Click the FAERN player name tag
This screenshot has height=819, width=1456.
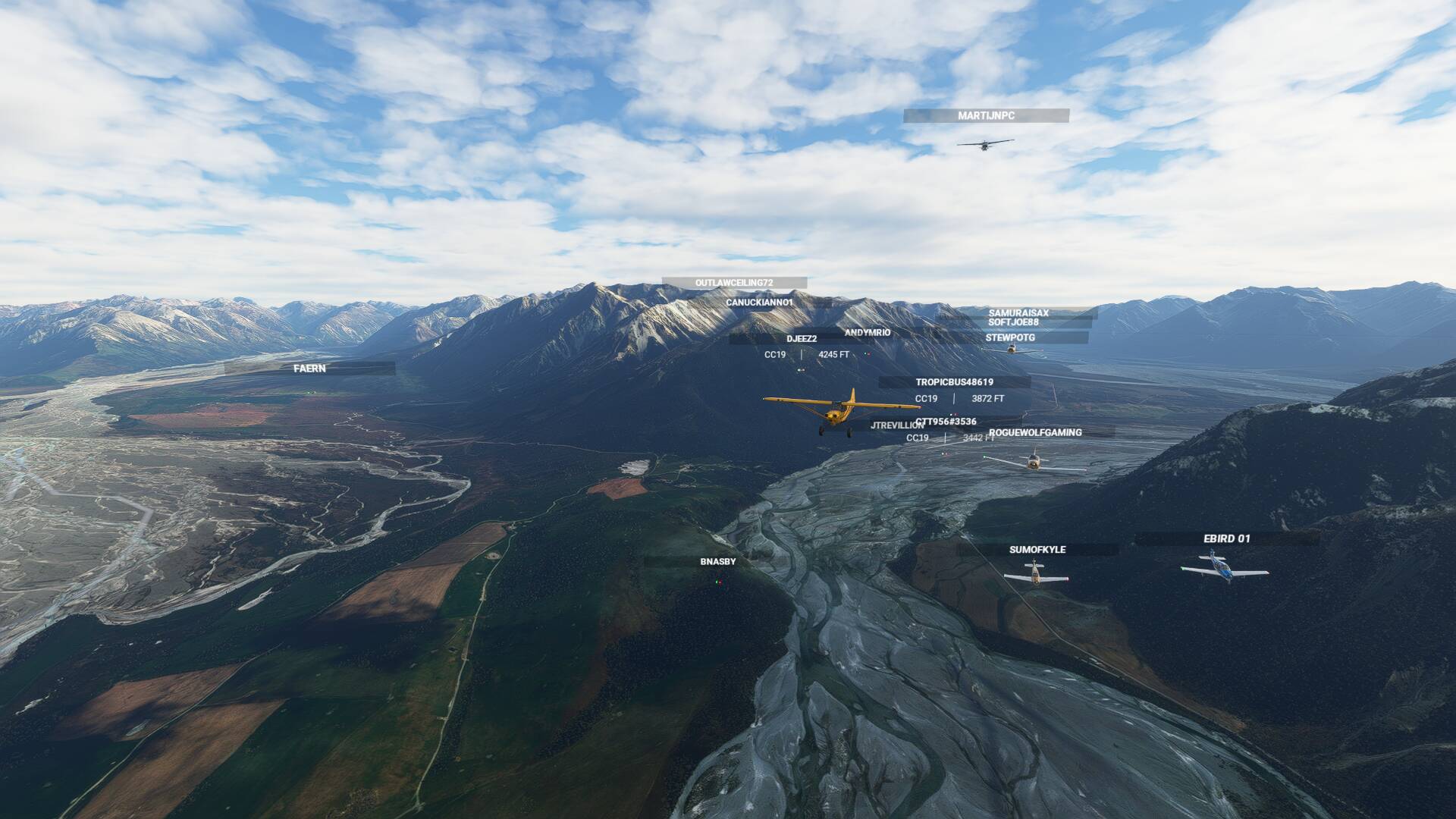[x=309, y=369]
